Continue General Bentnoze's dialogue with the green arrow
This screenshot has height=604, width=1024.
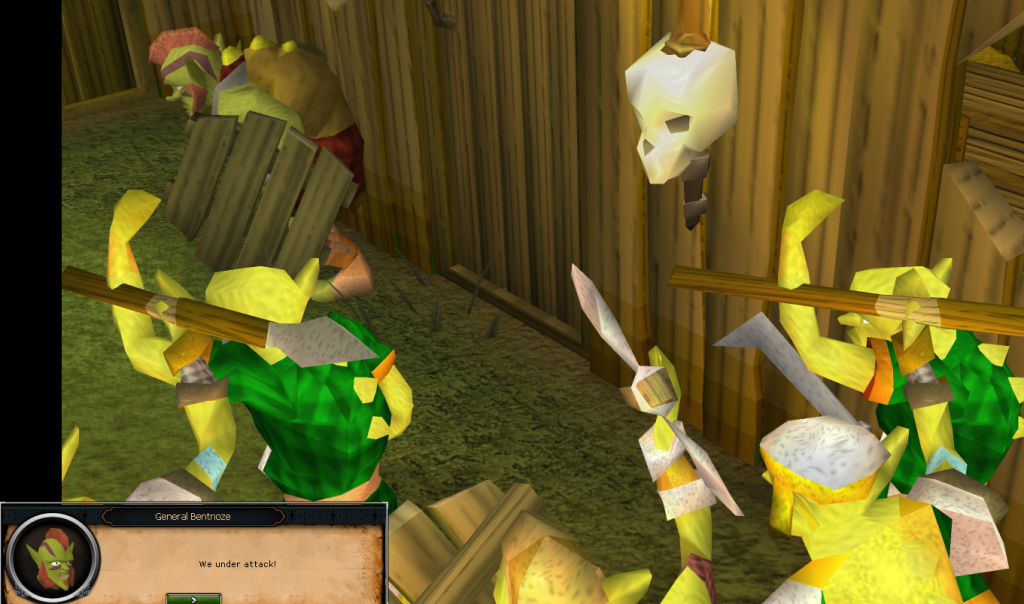(194, 598)
